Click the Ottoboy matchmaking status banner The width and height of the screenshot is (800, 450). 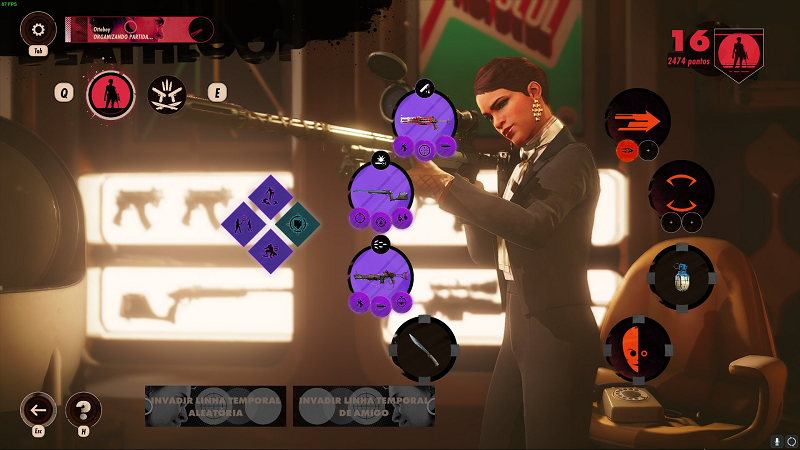[139, 29]
